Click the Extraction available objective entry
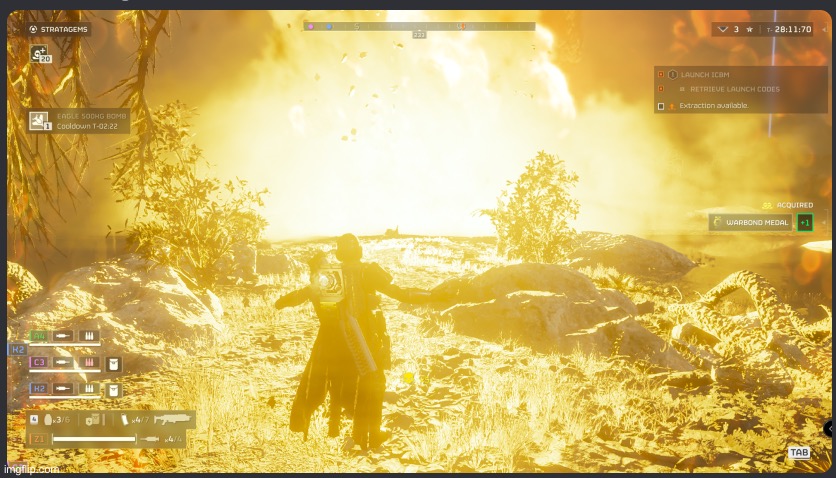The height and width of the screenshot is (478, 836). click(713, 105)
